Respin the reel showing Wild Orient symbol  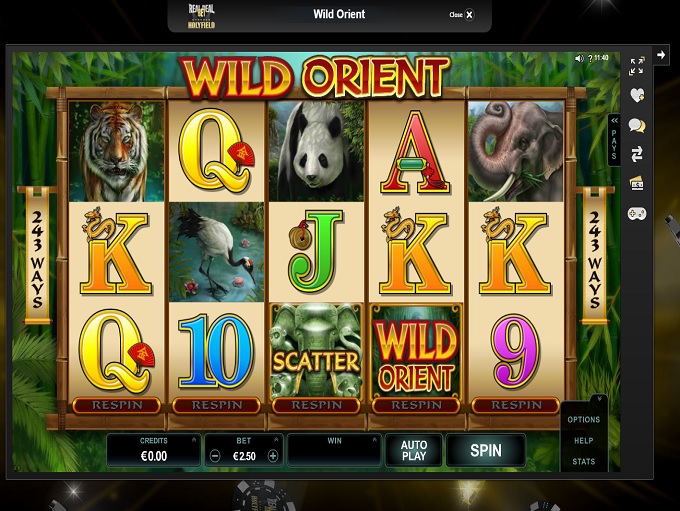[416, 406]
